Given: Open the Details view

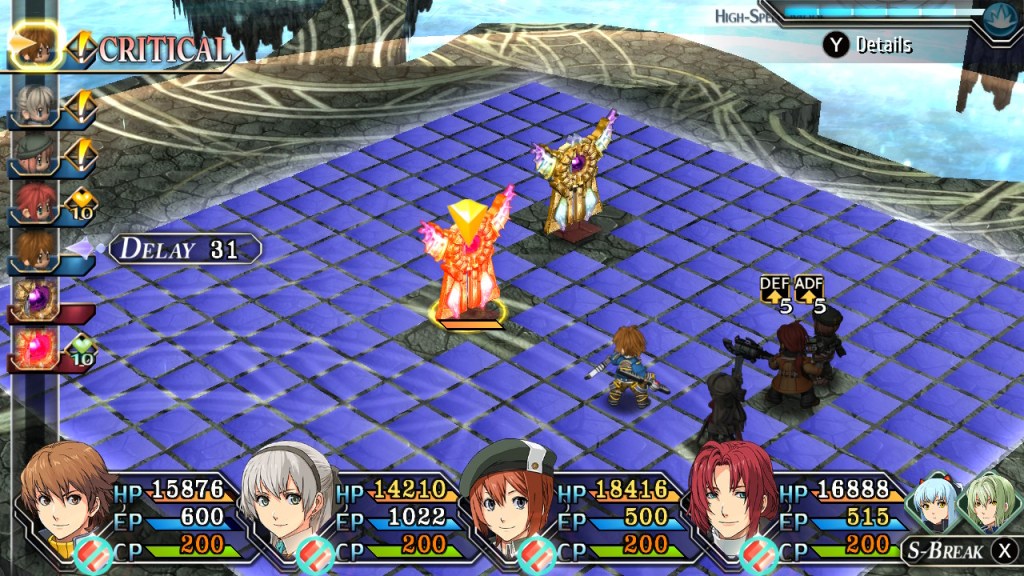Looking at the screenshot, I should point(868,45).
